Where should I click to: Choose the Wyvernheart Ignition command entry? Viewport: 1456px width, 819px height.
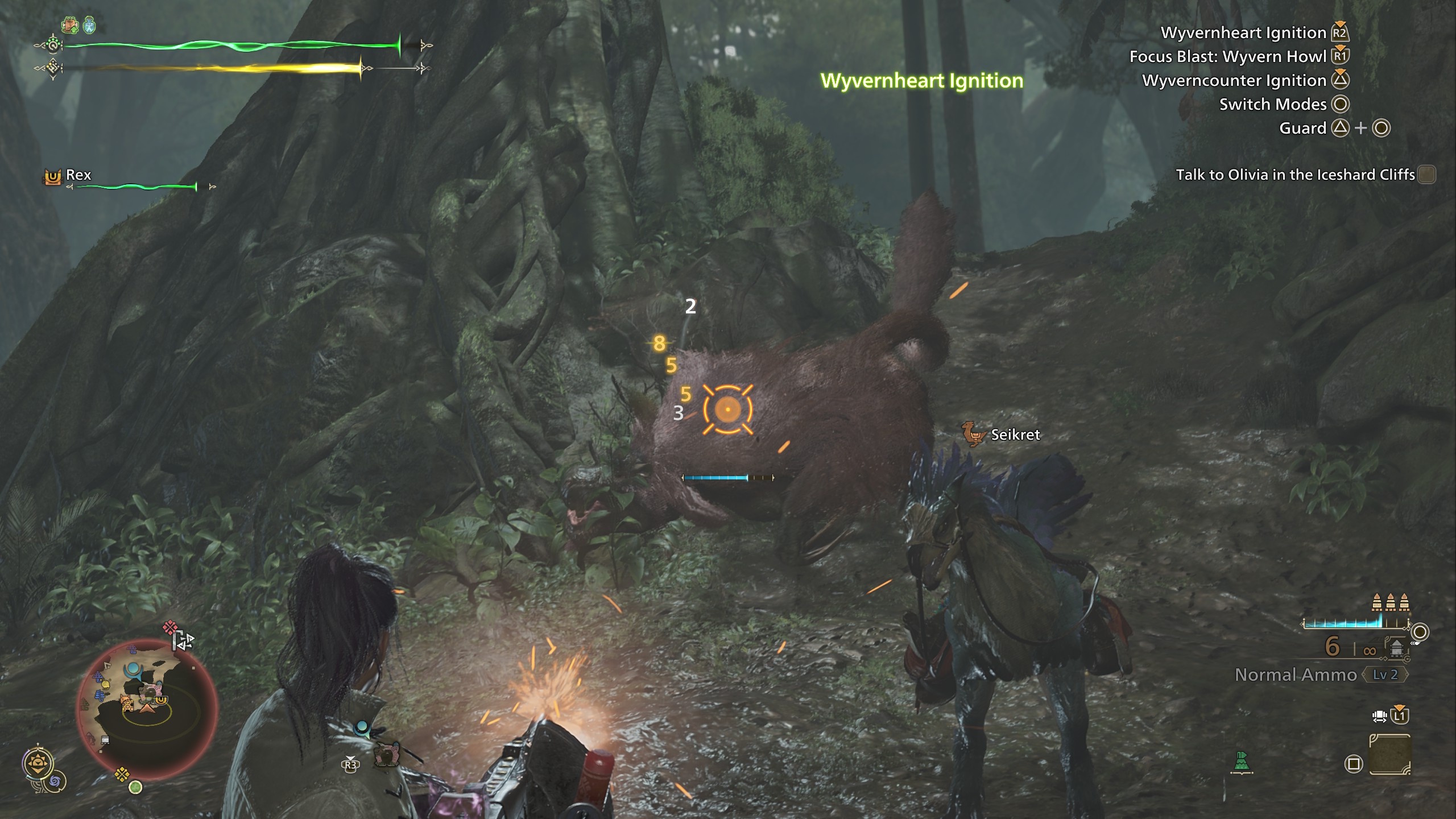pyautogui.click(x=1243, y=33)
